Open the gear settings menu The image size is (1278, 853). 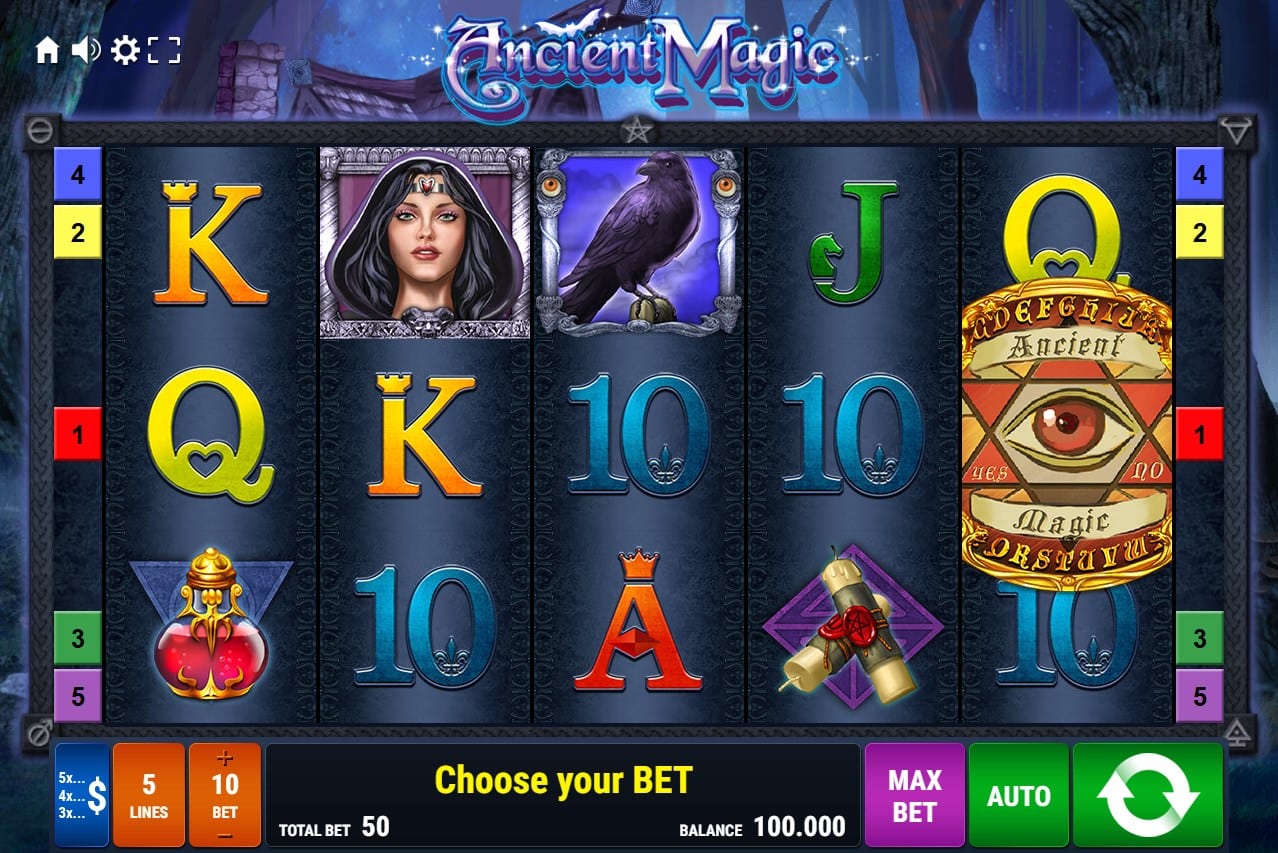[x=125, y=50]
